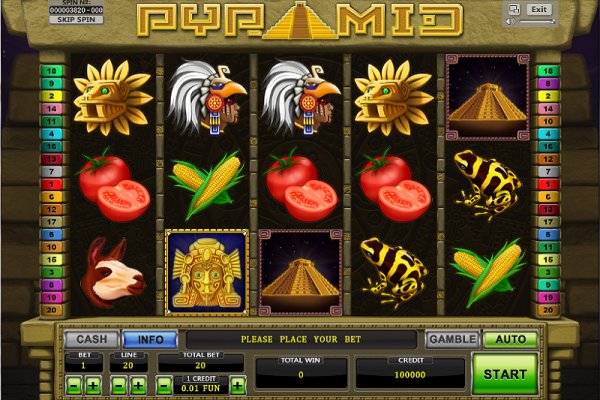Show the INFO paytable
The height and width of the screenshot is (400, 600).
[x=150, y=339]
